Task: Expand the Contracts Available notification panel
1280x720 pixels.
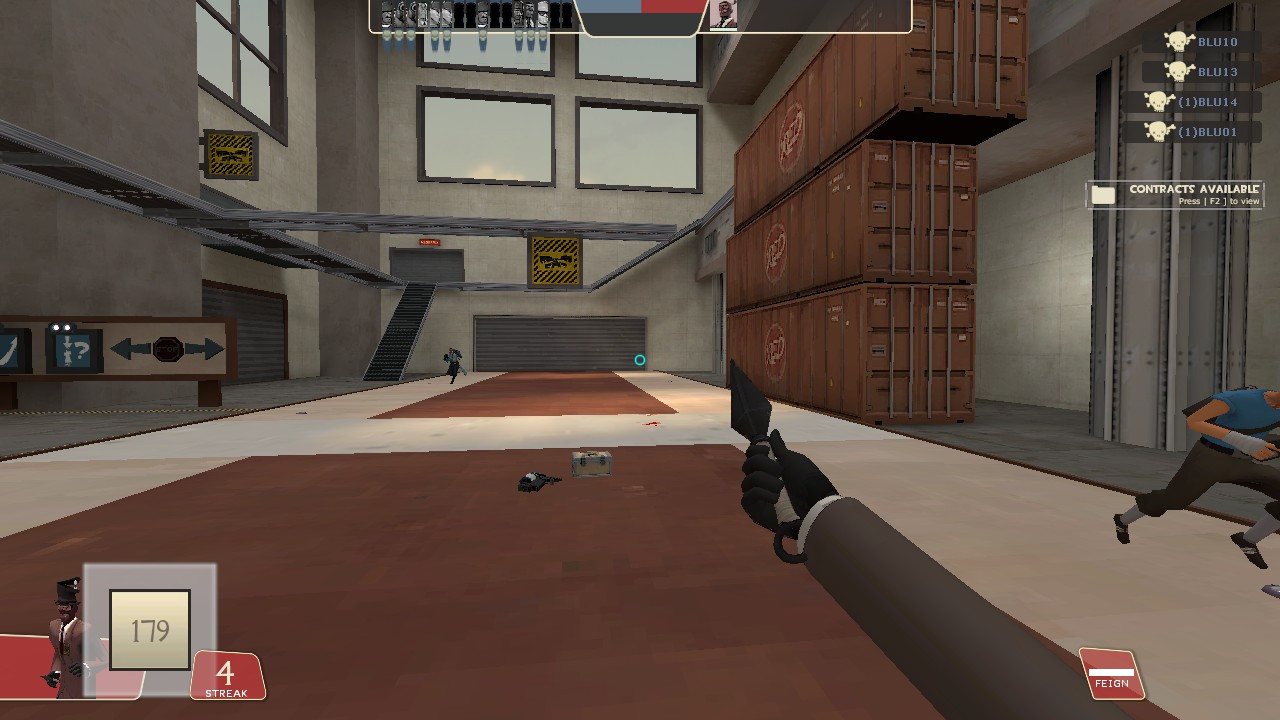Action: click(x=1180, y=193)
